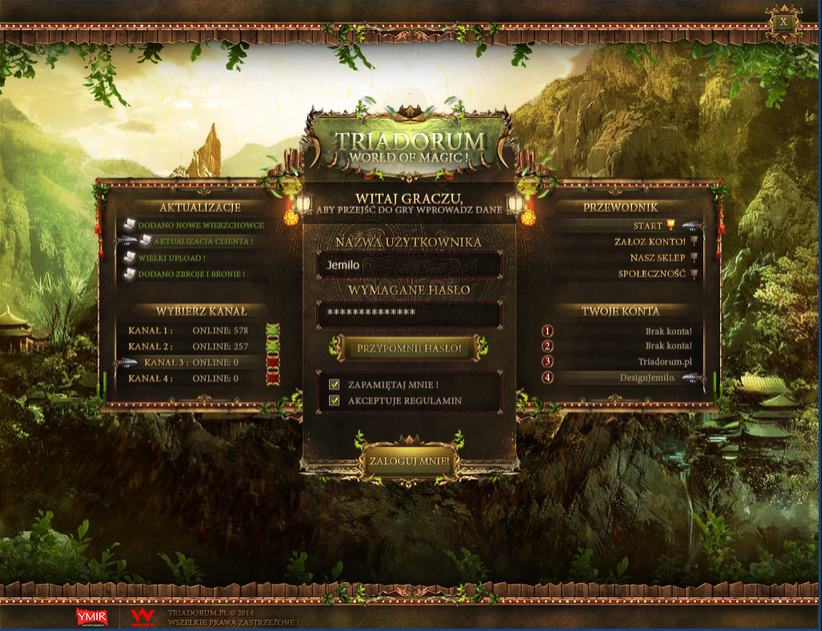Click the username input field
The image size is (822, 631).
[x=408, y=265]
